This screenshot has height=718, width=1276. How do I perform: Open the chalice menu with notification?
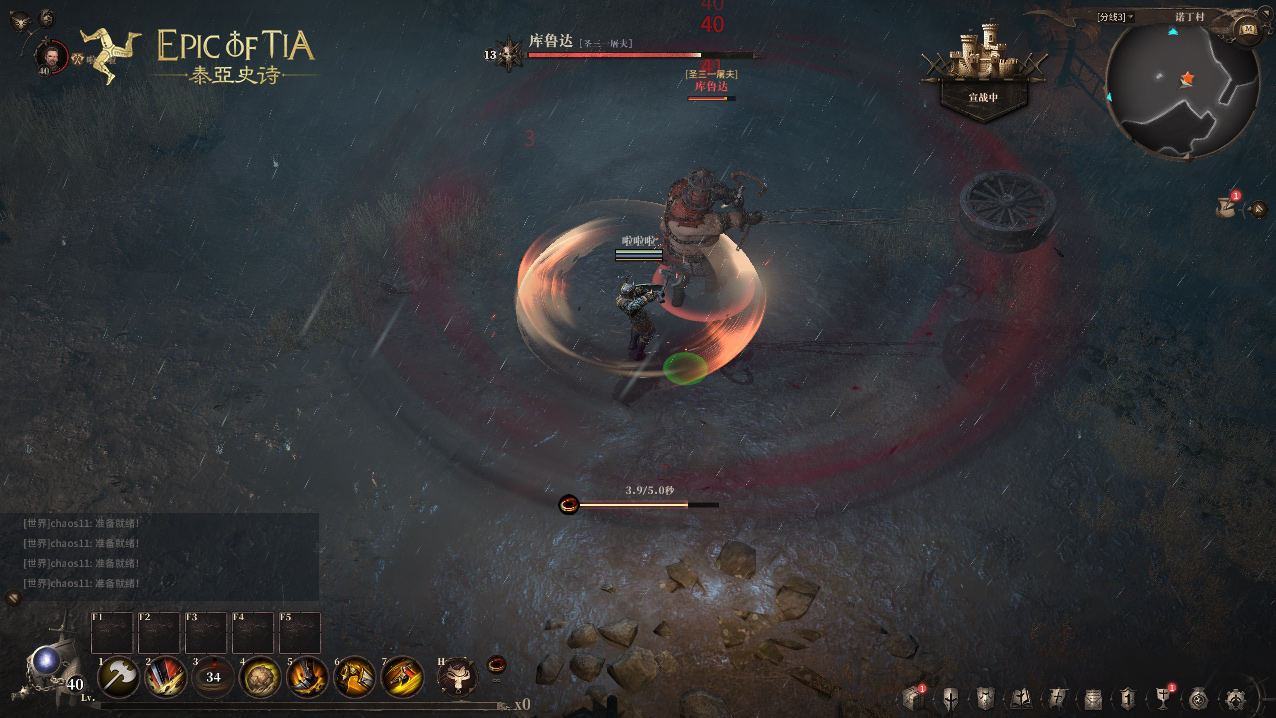pos(1163,698)
